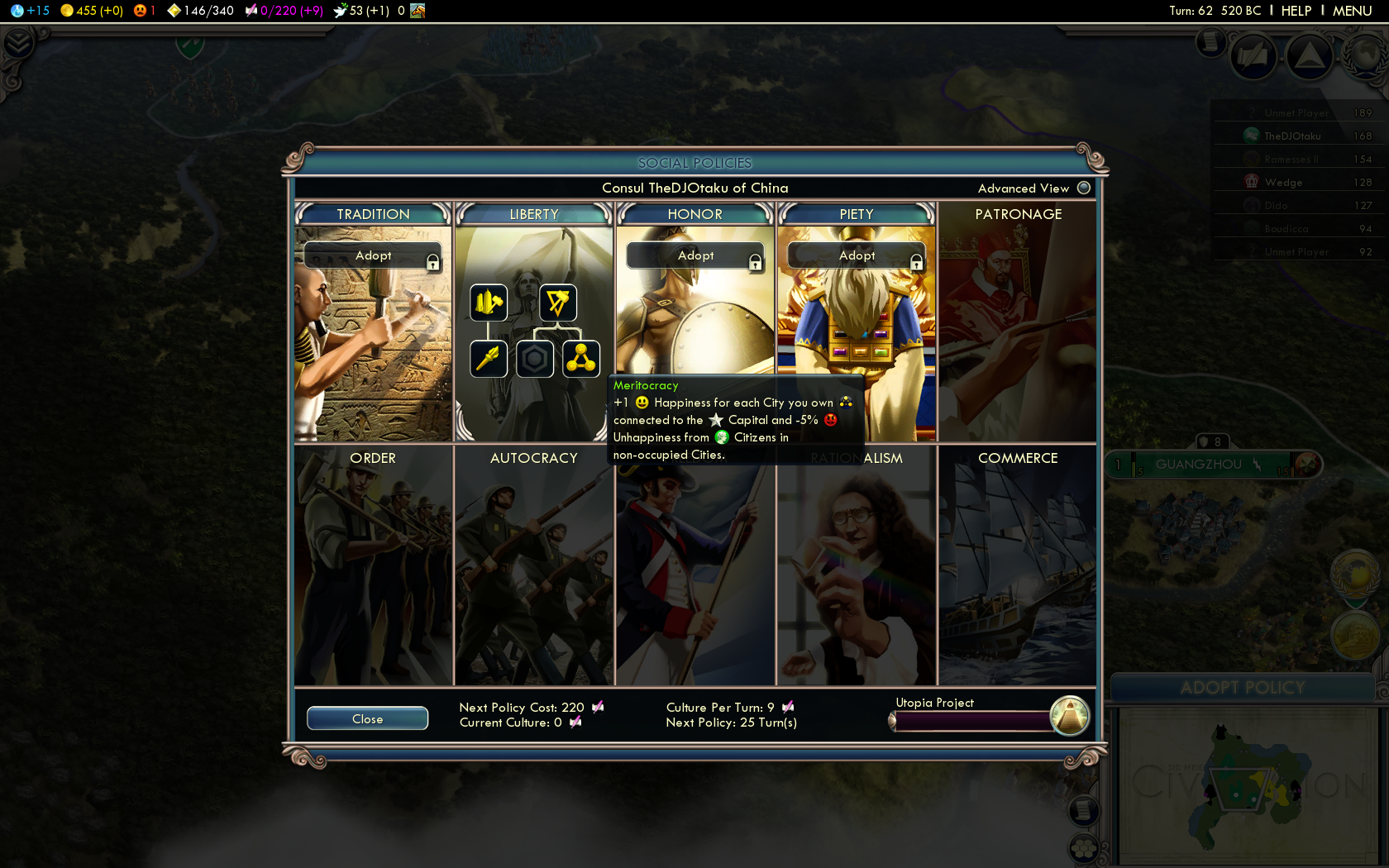Viewport: 1389px width, 868px height.
Task: Toggle the Advanced View option
Action: point(1084,188)
